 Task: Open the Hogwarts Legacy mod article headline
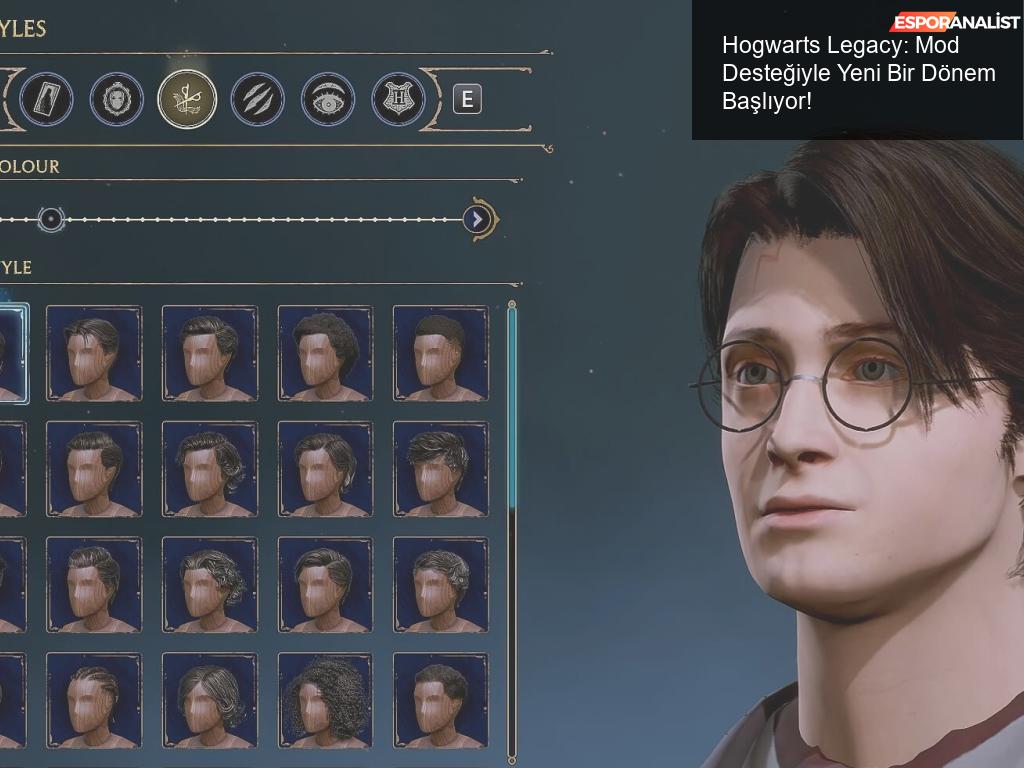coord(858,73)
